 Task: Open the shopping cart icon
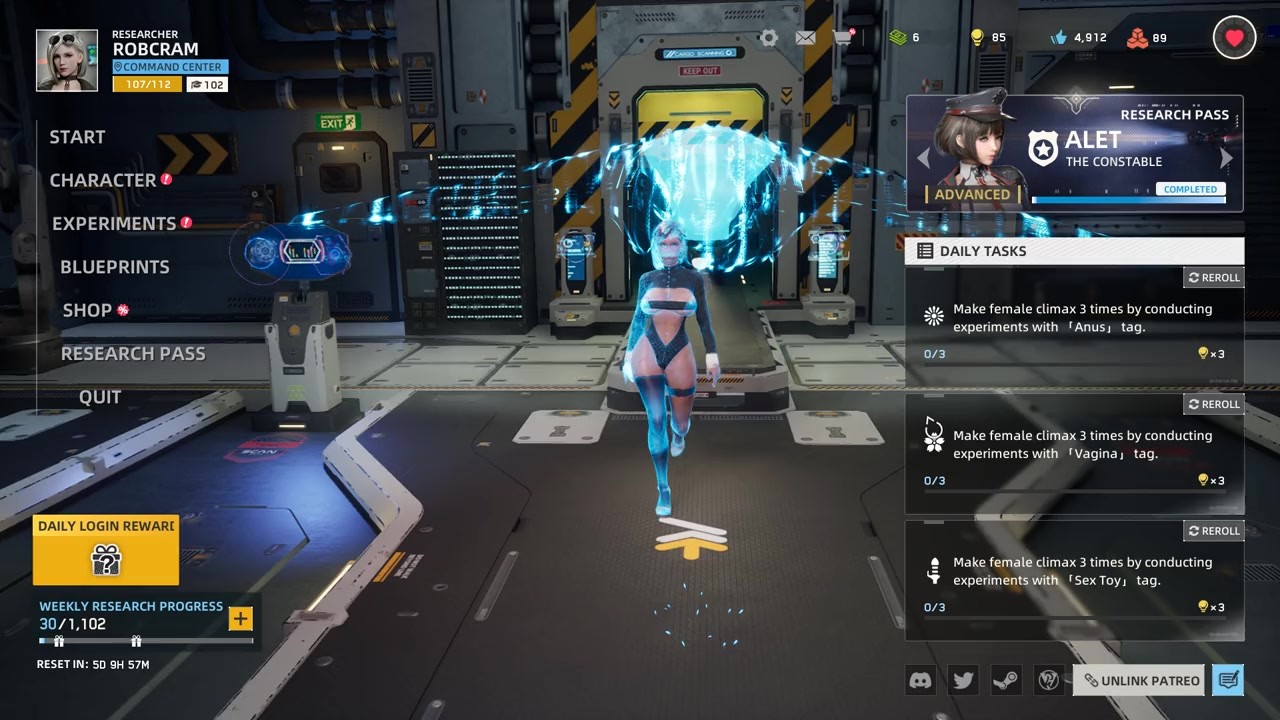[843, 38]
